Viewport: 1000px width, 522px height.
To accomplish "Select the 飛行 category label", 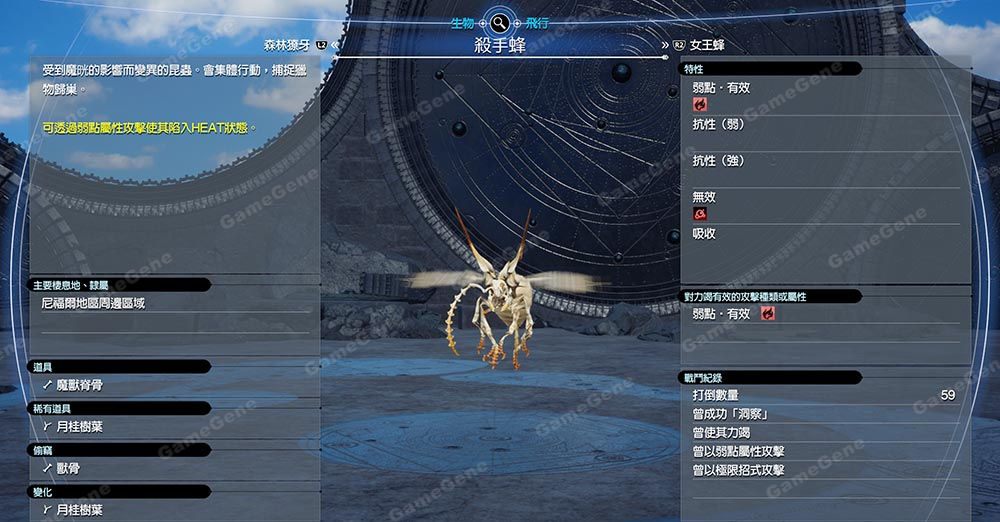I will pyautogui.click(x=537, y=21).
